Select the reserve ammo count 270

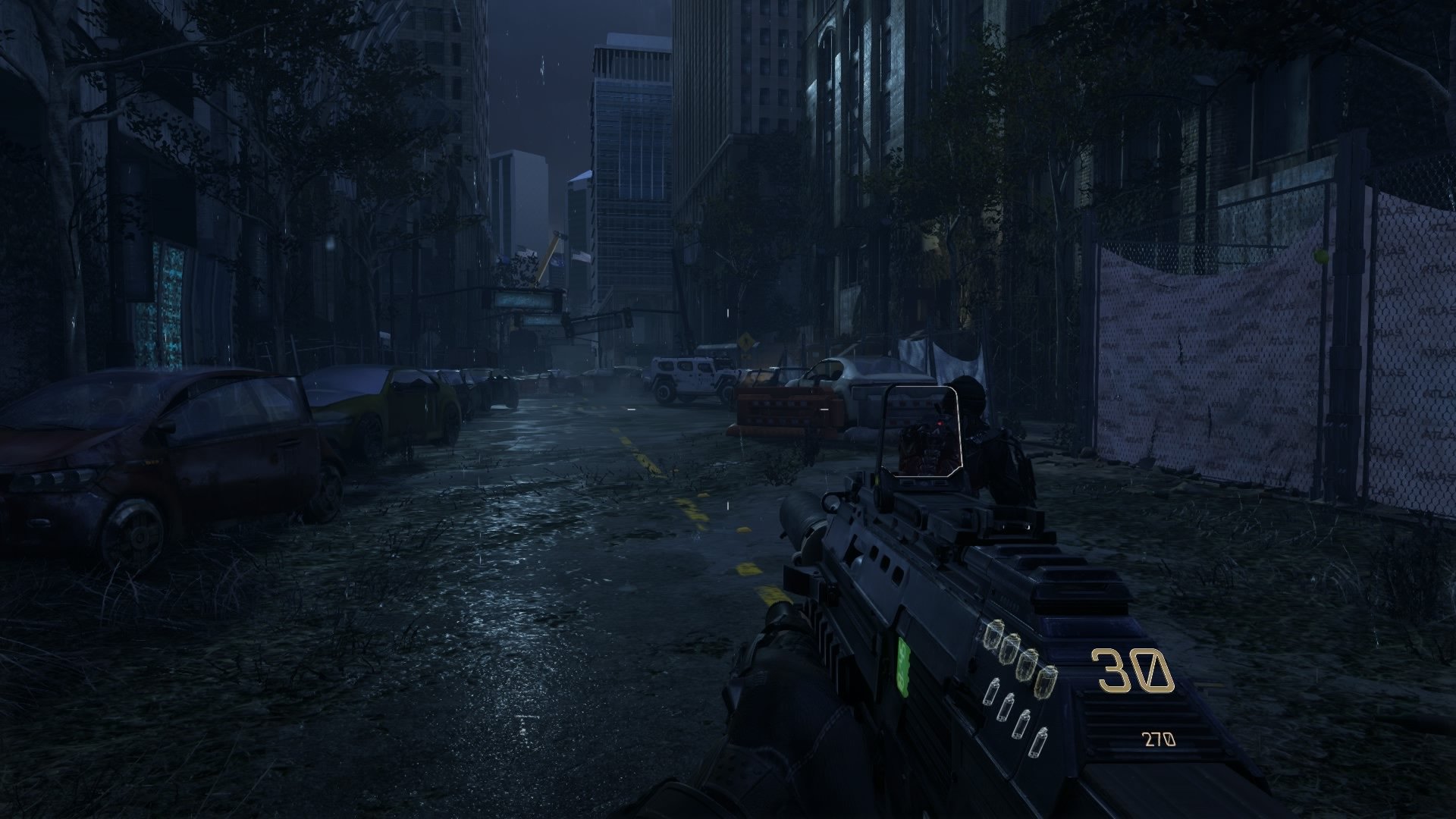pos(1160,739)
